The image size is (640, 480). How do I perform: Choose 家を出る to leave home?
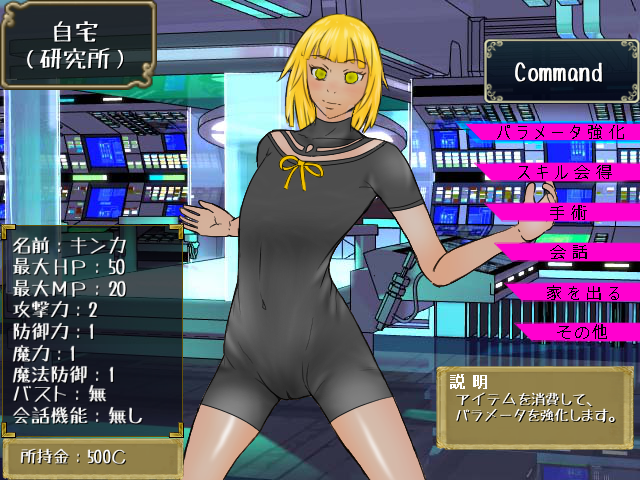click(572, 292)
